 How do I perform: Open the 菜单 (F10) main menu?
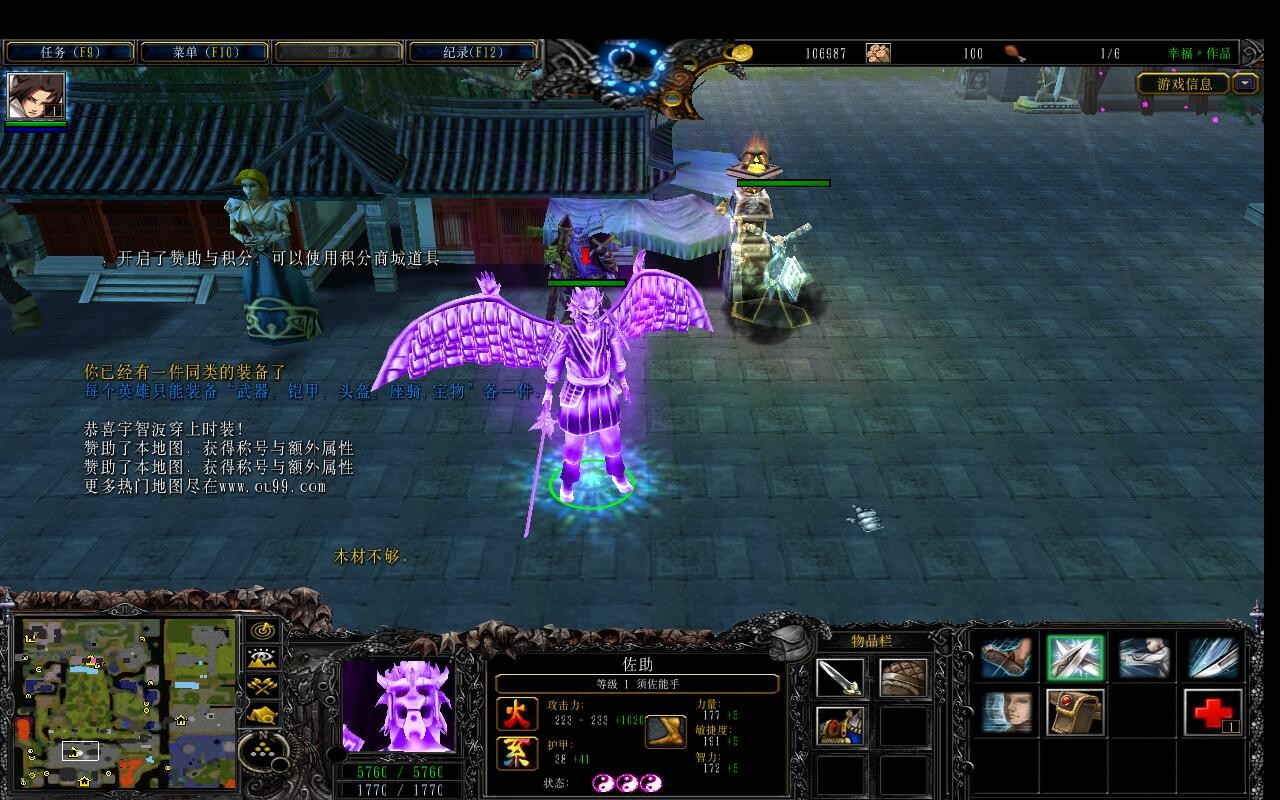click(204, 52)
